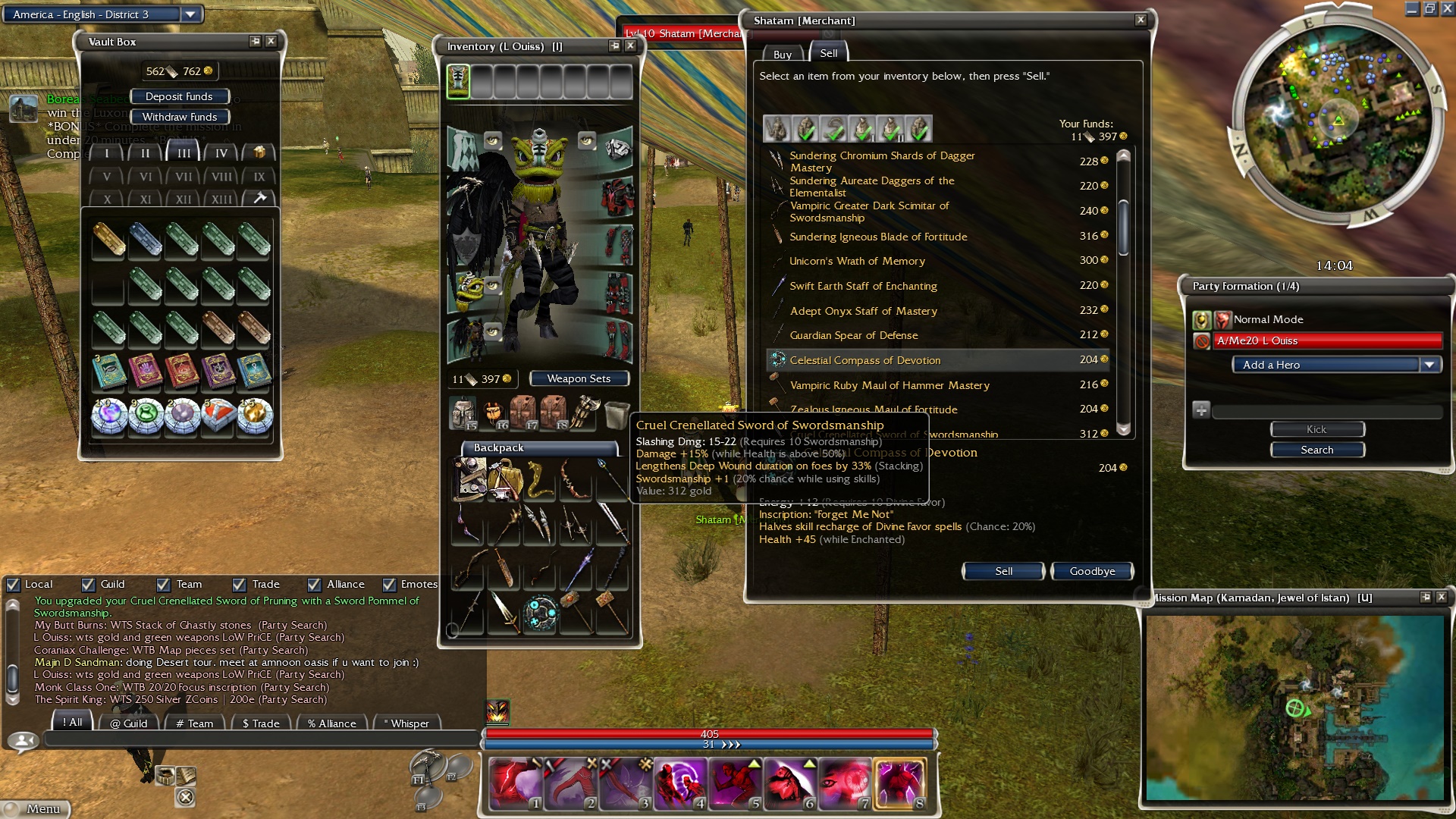Activate skill slot 8 on the skill bar

click(899, 782)
